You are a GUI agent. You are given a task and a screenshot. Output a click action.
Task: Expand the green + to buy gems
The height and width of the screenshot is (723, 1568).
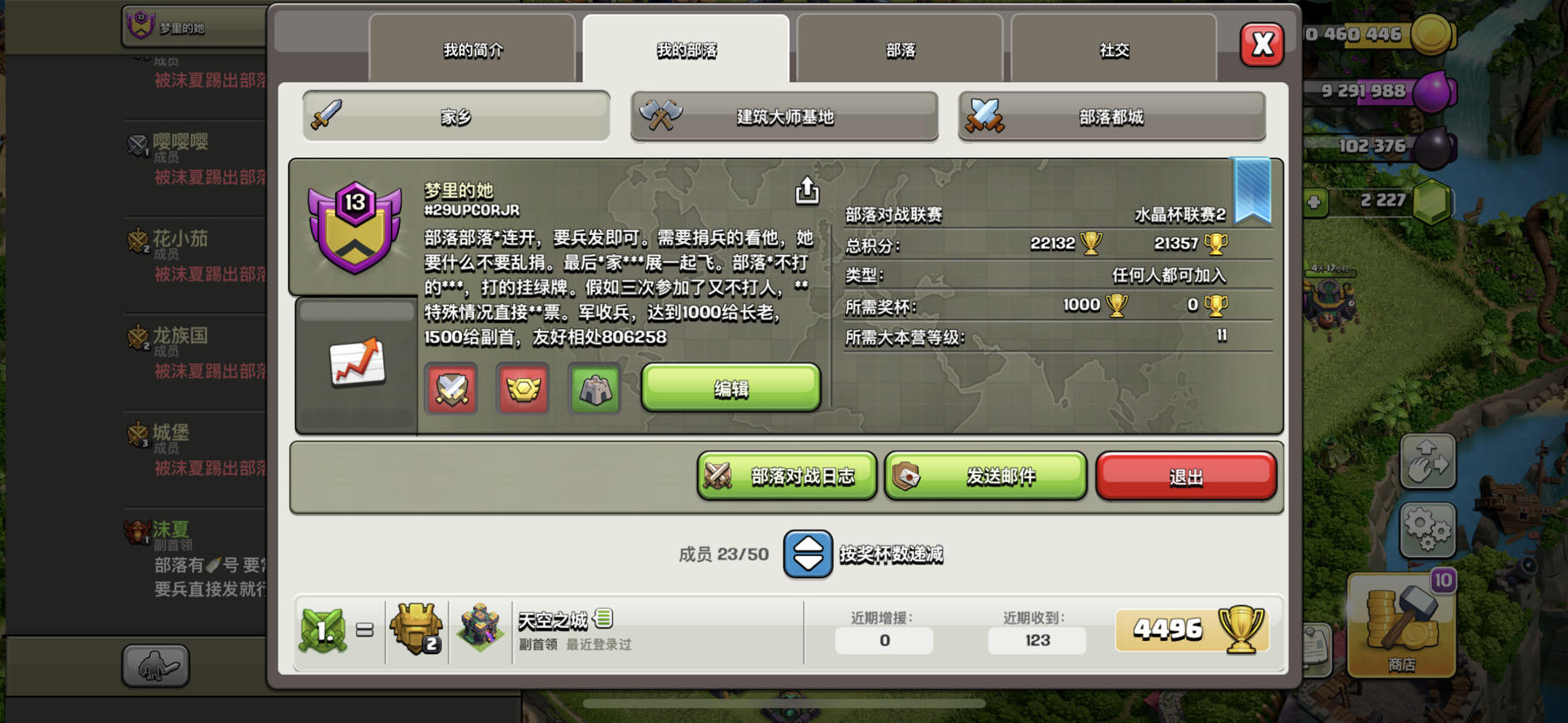point(1315,201)
